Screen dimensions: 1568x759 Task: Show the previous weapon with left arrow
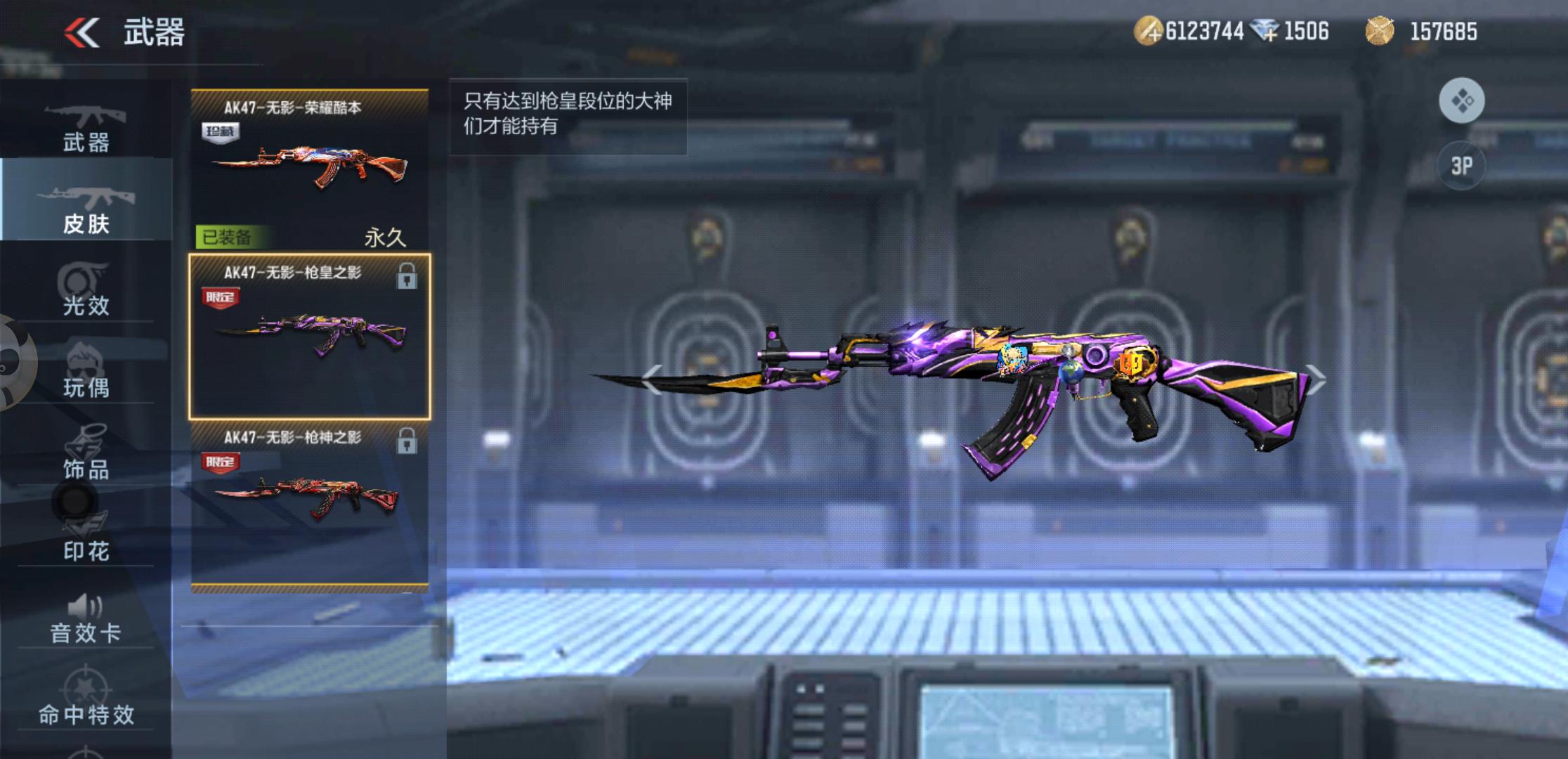coord(652,380)
